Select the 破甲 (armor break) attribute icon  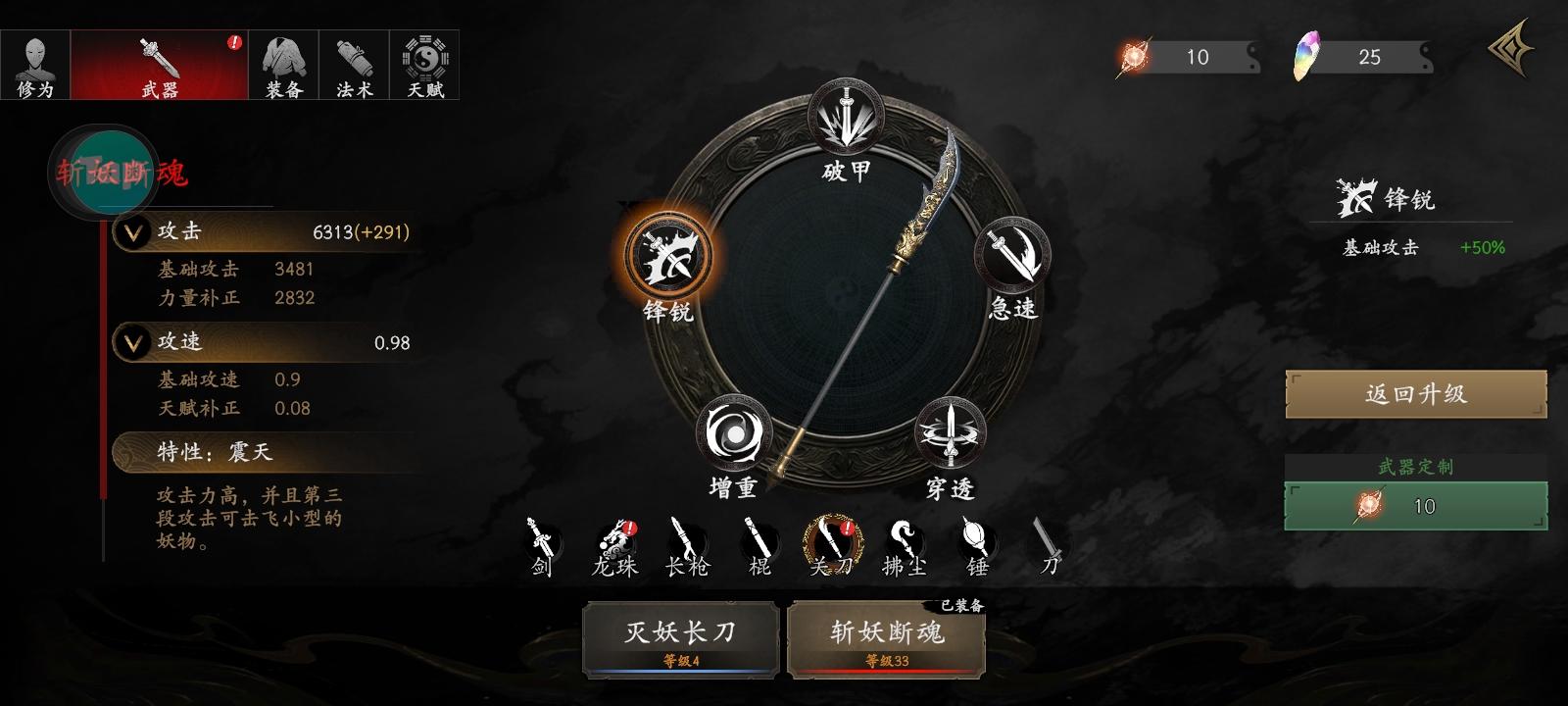tap(845, 113)
